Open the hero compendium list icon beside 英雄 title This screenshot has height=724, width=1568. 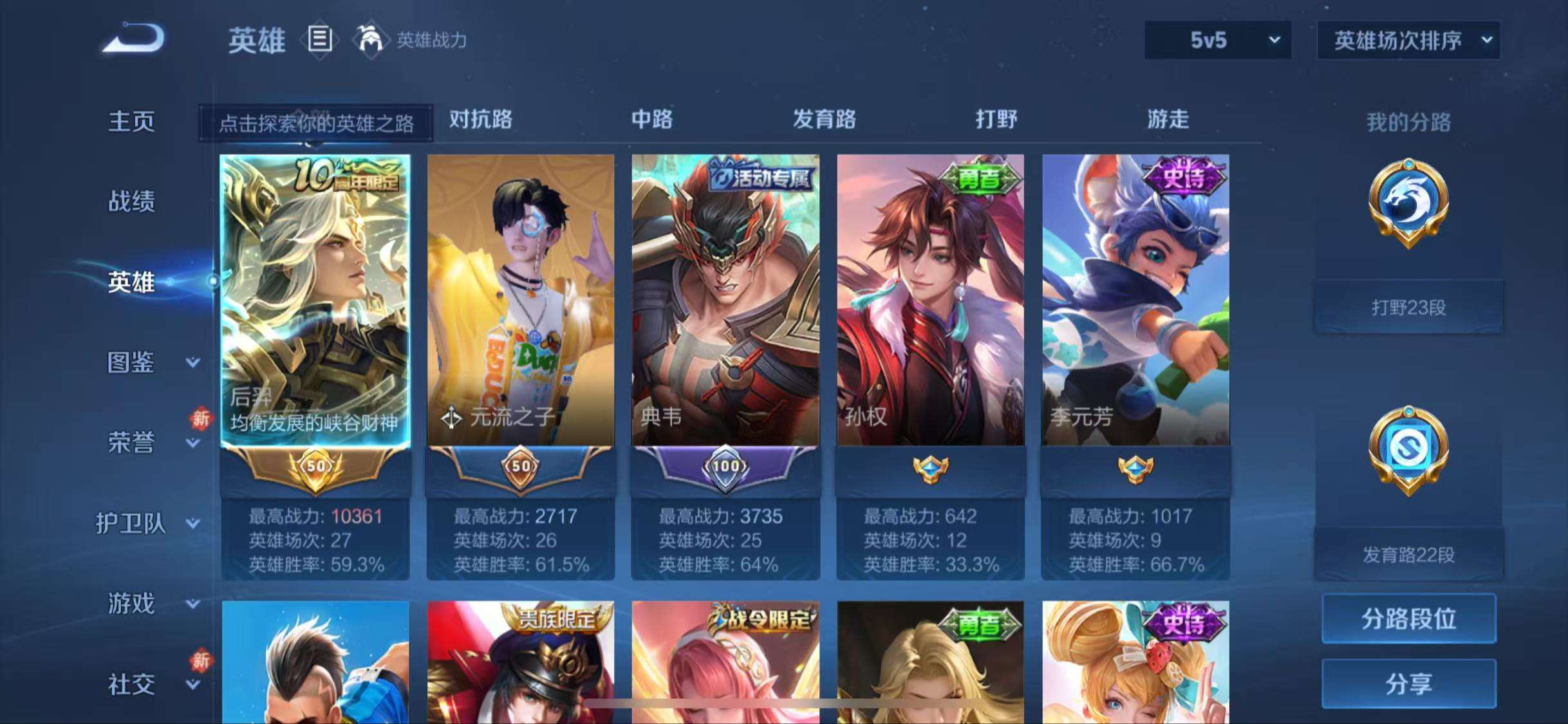pyautogui.click(x=320, y=40)
